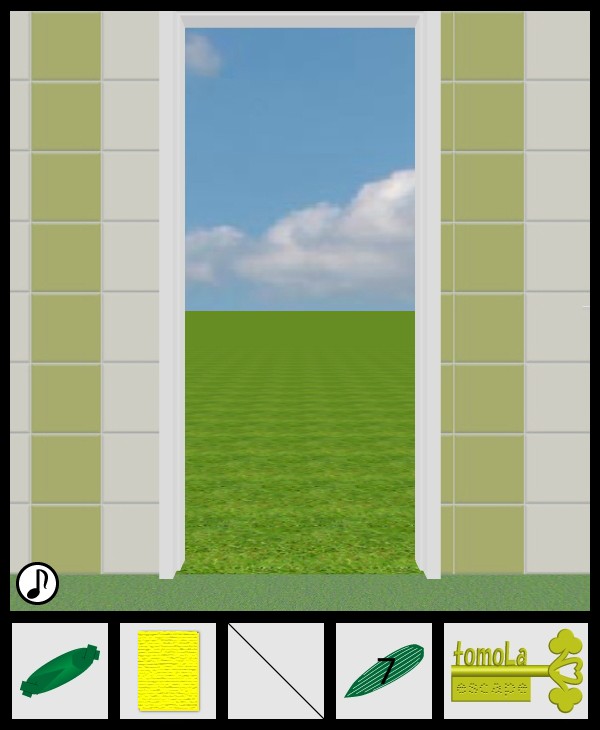This screenshot has height=730, width=600.
Task: Select the green pea pod inventory item
Action: pyautogui.click(x=60, y=671)
